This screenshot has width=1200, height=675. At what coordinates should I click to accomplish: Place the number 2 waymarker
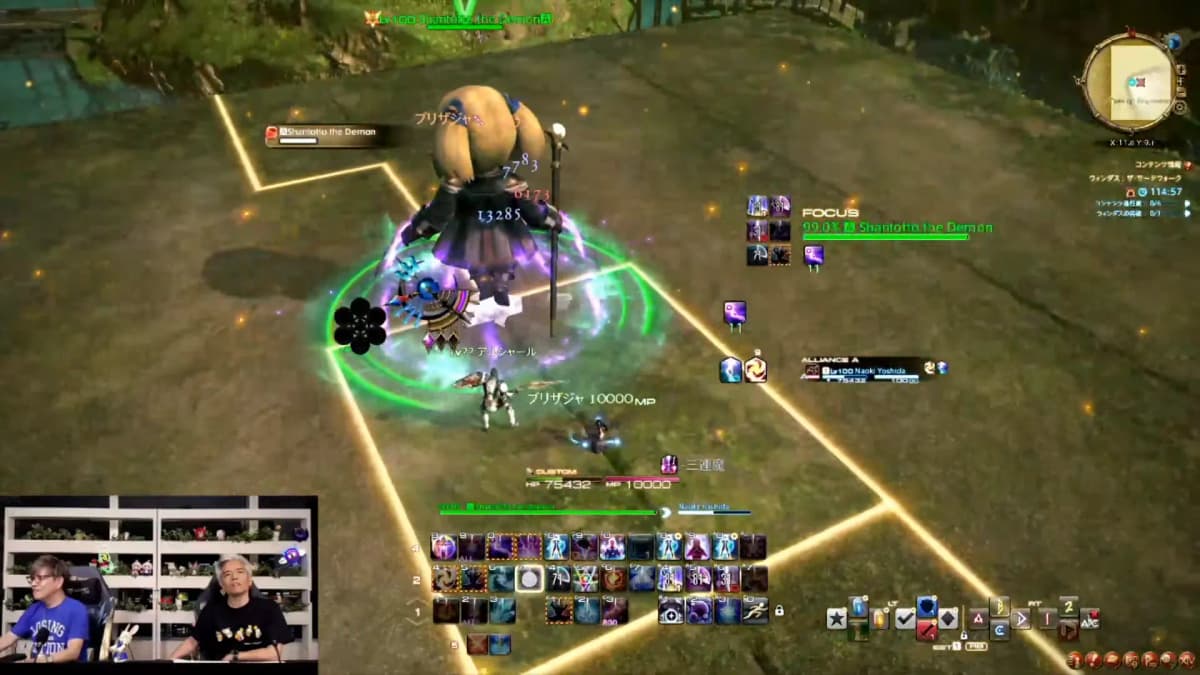point(1068,606)
